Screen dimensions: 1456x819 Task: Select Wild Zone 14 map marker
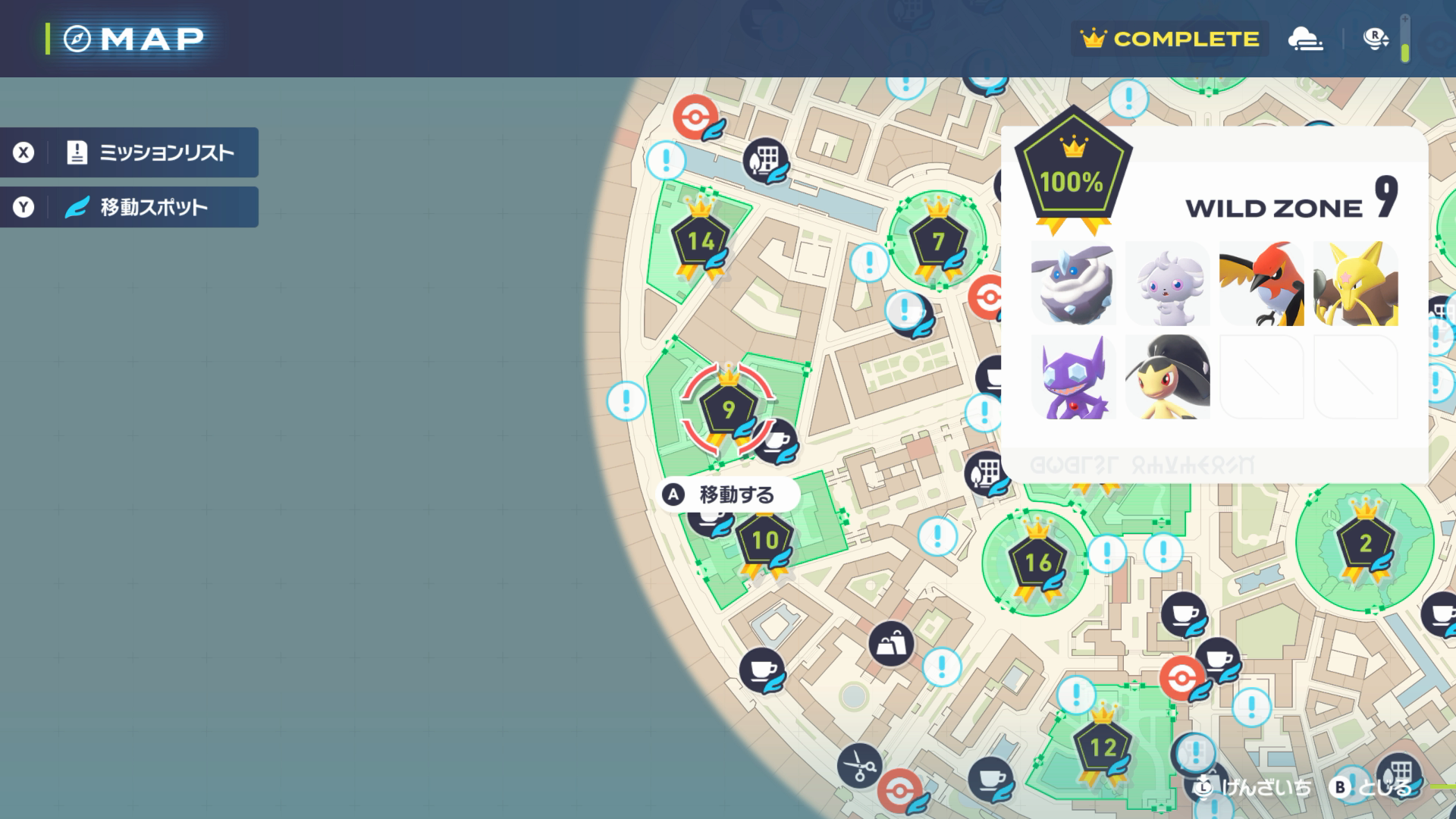tap(701, 242)
